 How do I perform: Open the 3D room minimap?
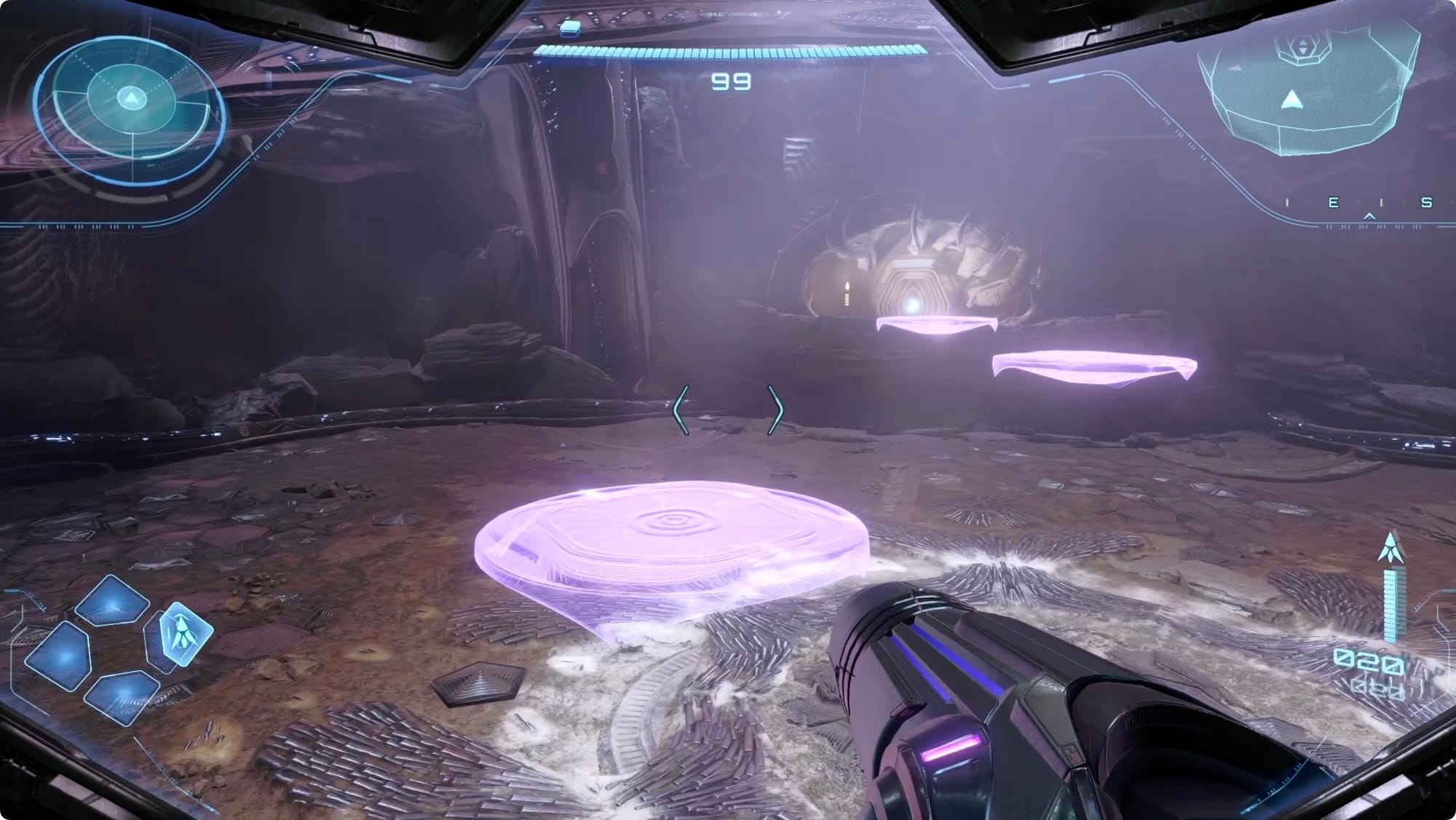coord(1307,91)
